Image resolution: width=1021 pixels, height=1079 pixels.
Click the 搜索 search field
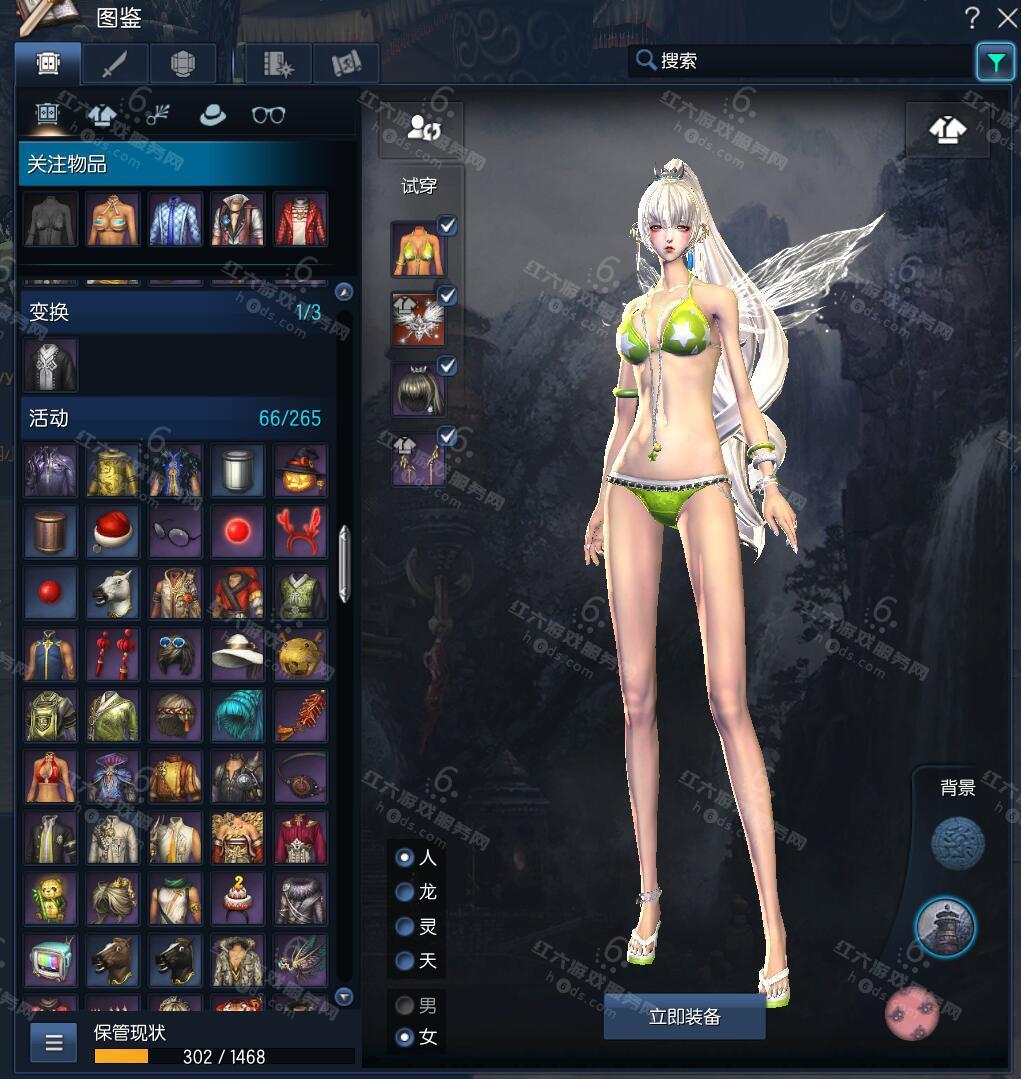point(800,61)
